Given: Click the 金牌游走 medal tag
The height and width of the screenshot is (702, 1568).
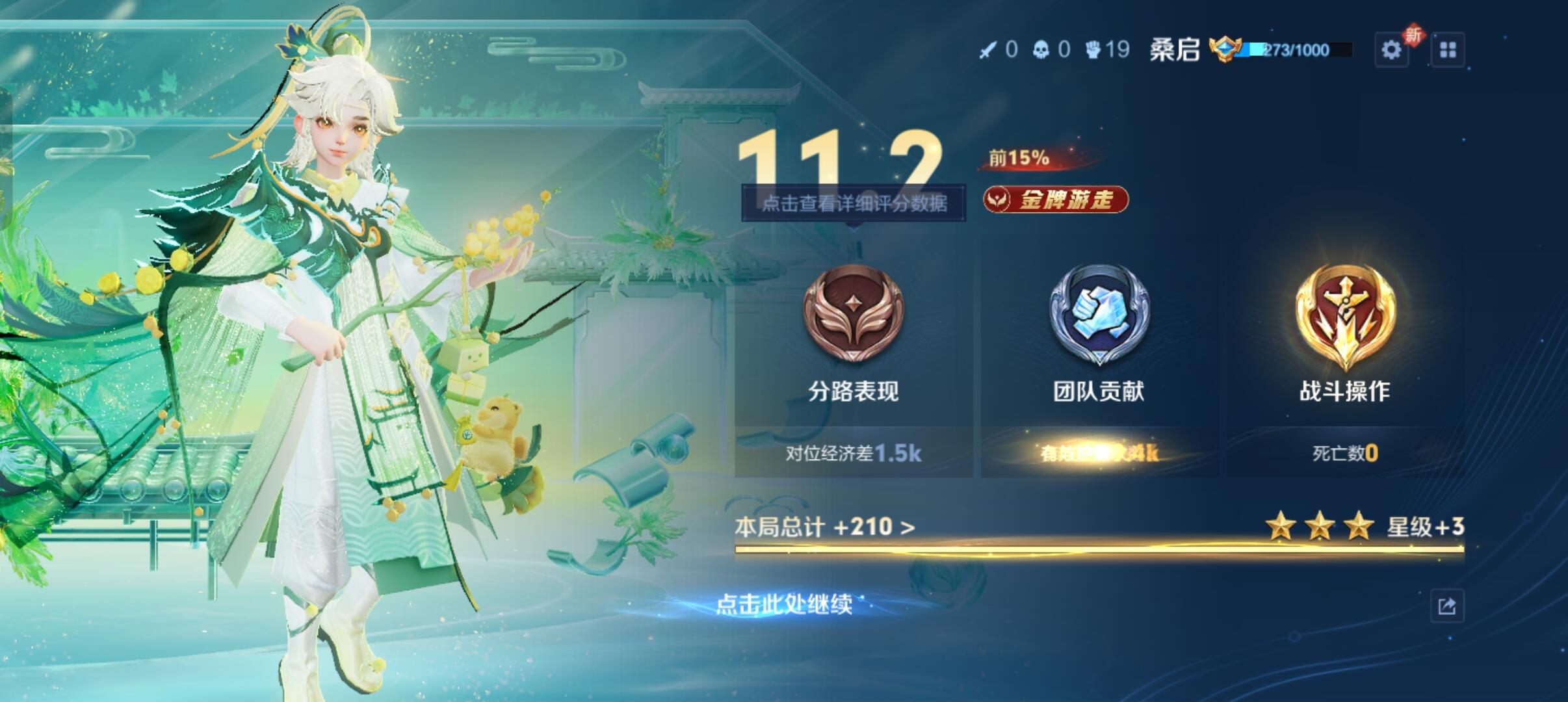Looking at the screenshot, I should point(1056,200).
